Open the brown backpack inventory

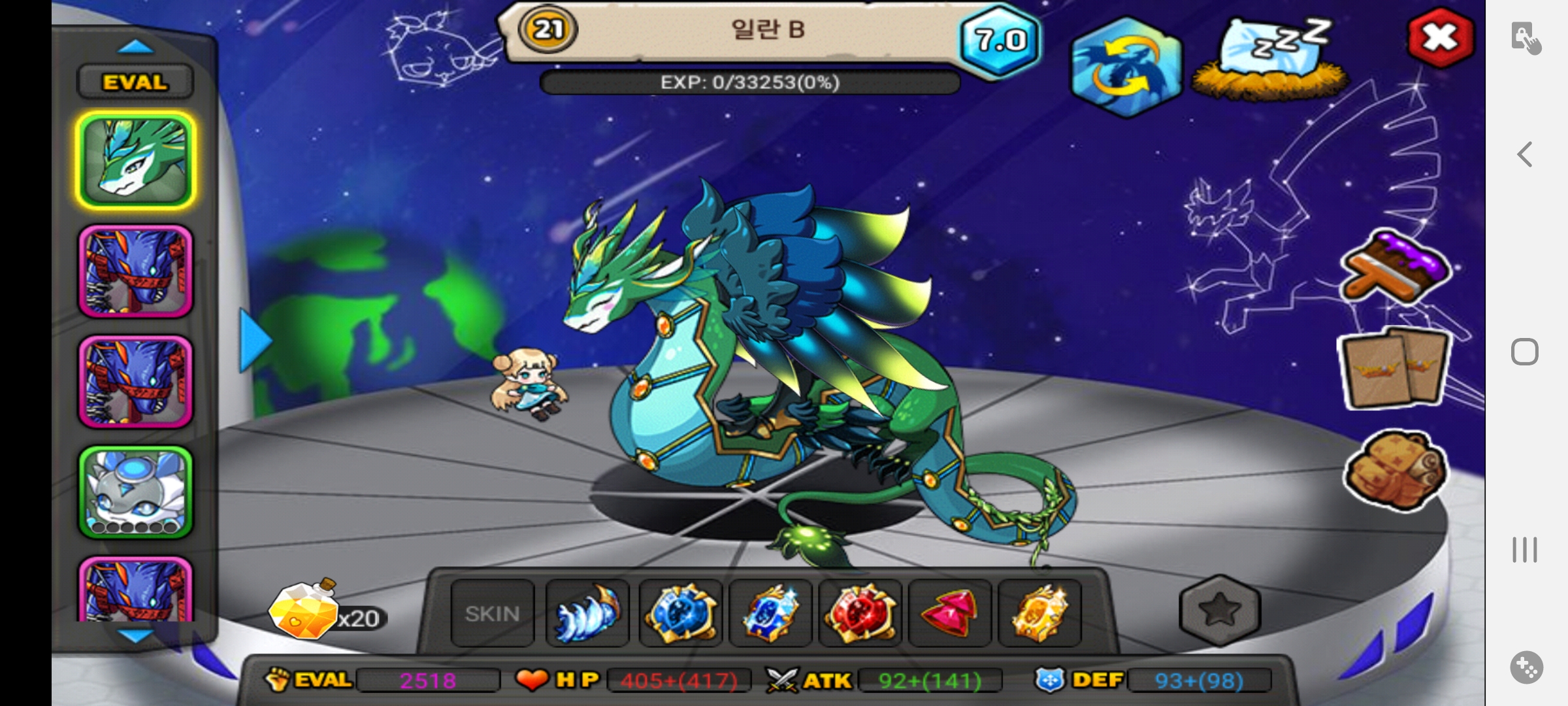click(x=1395, y=468)
